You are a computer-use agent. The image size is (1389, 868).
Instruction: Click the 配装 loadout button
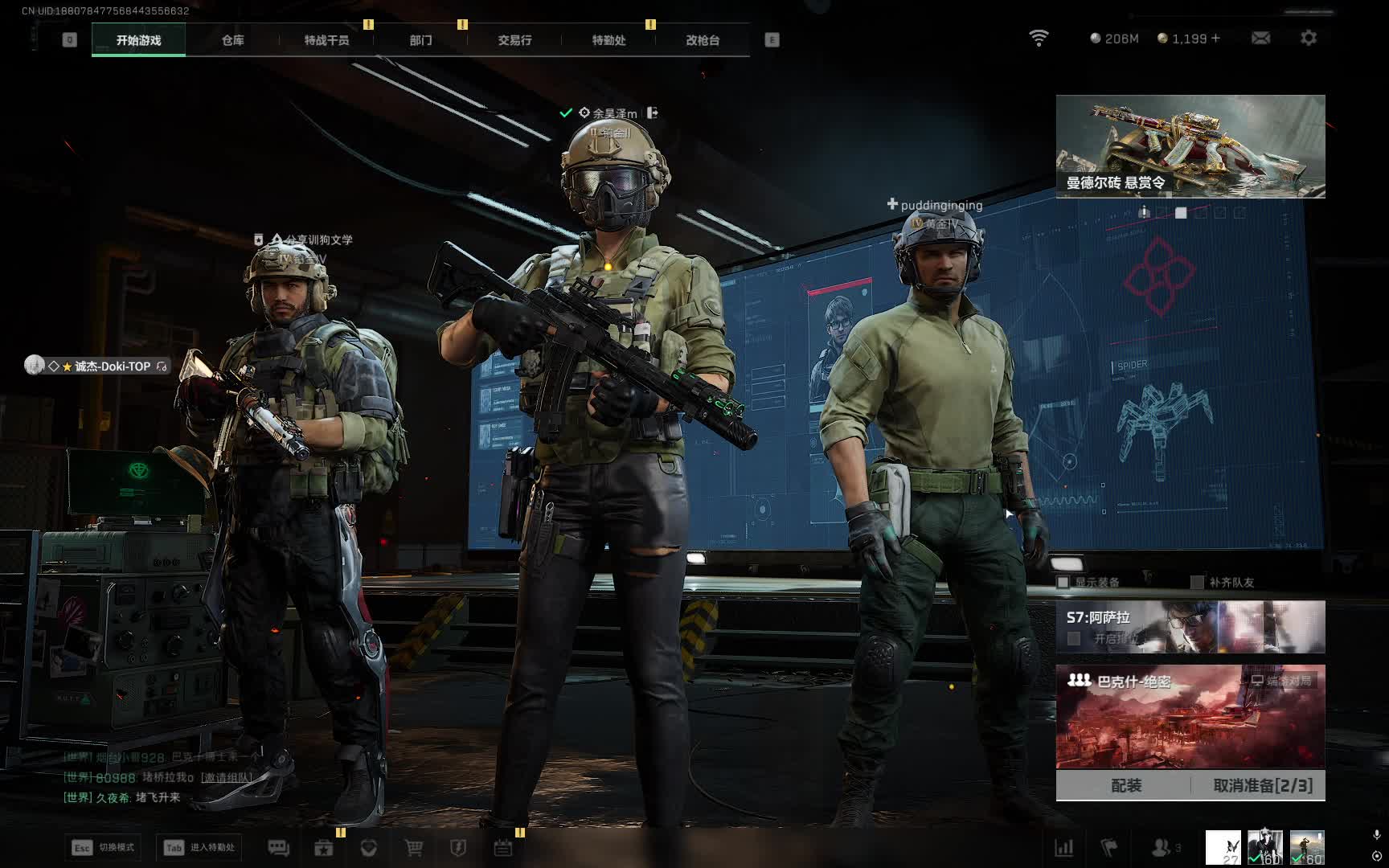point(1125,785)
